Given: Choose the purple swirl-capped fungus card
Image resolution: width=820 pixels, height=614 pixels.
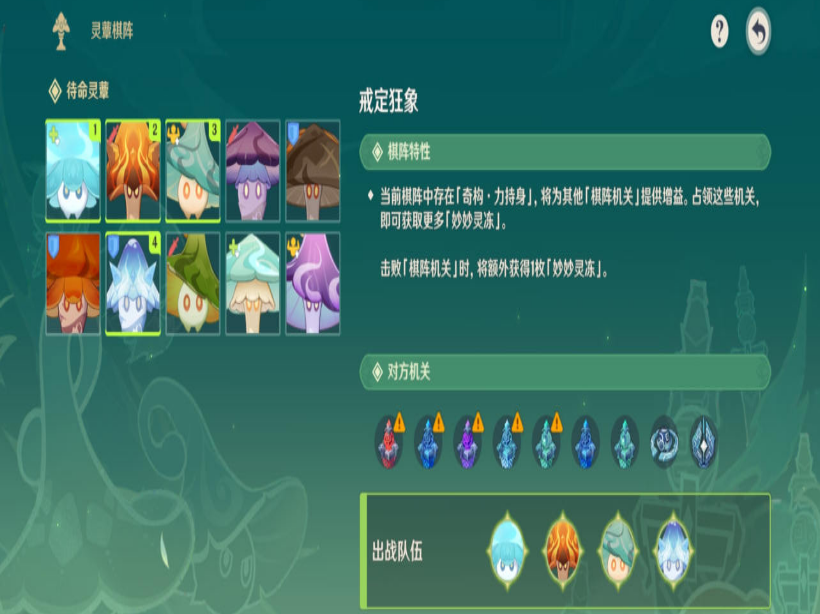Looking at the screenshot, I should tap(313, 284).
